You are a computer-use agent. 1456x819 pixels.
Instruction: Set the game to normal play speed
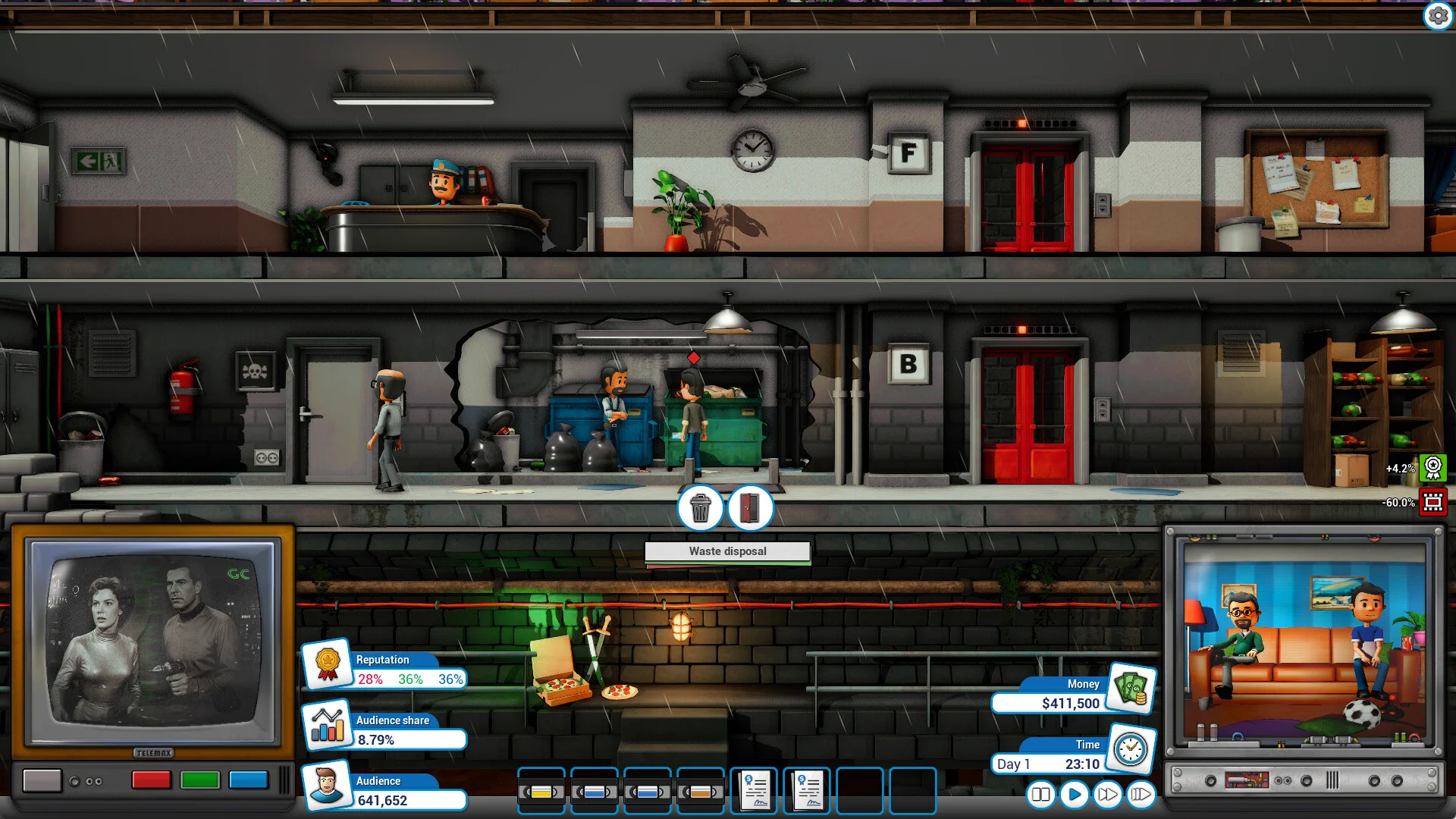point(1074,795)
